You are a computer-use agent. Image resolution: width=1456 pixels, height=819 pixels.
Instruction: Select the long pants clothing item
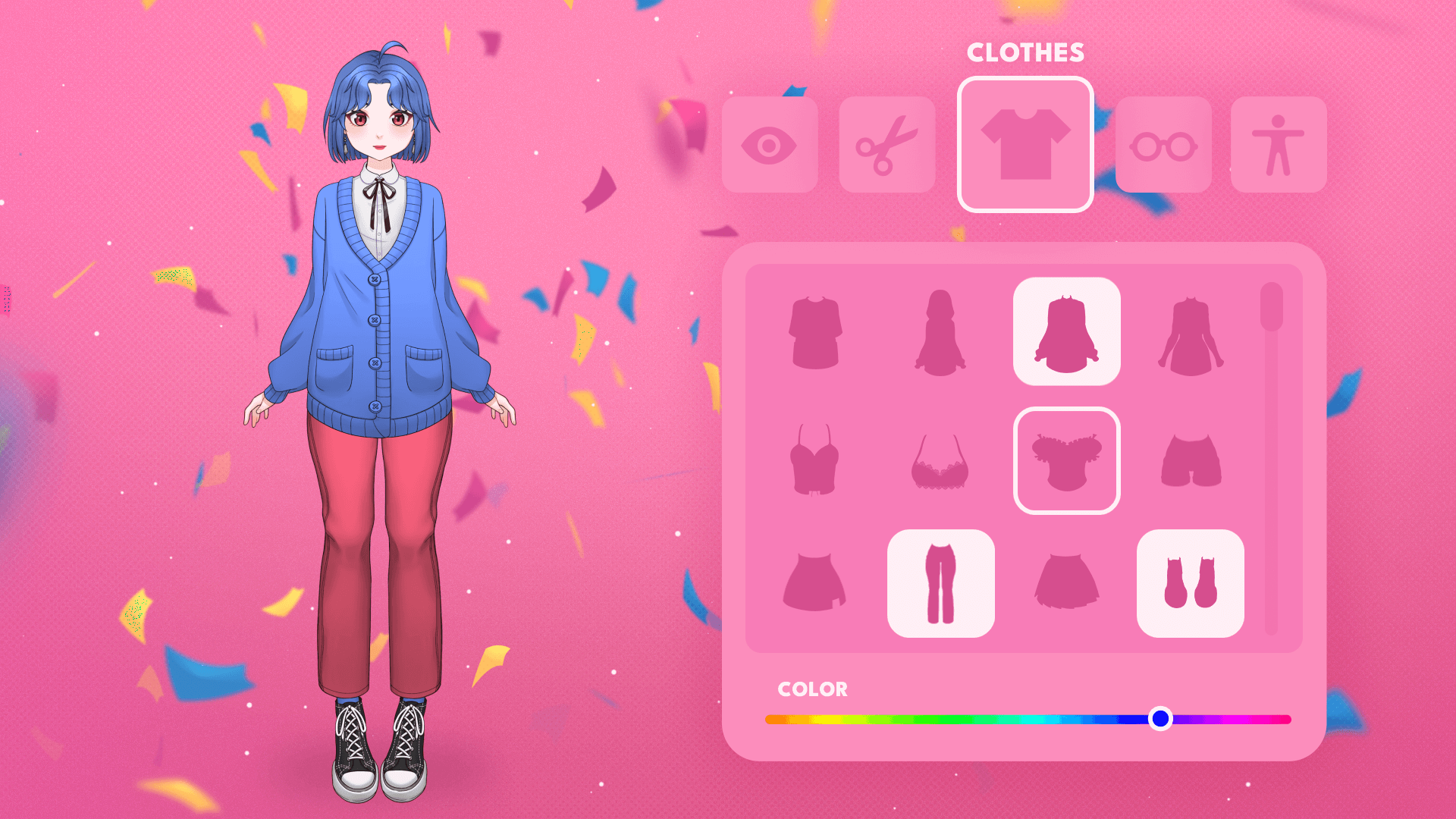point(940,583)
